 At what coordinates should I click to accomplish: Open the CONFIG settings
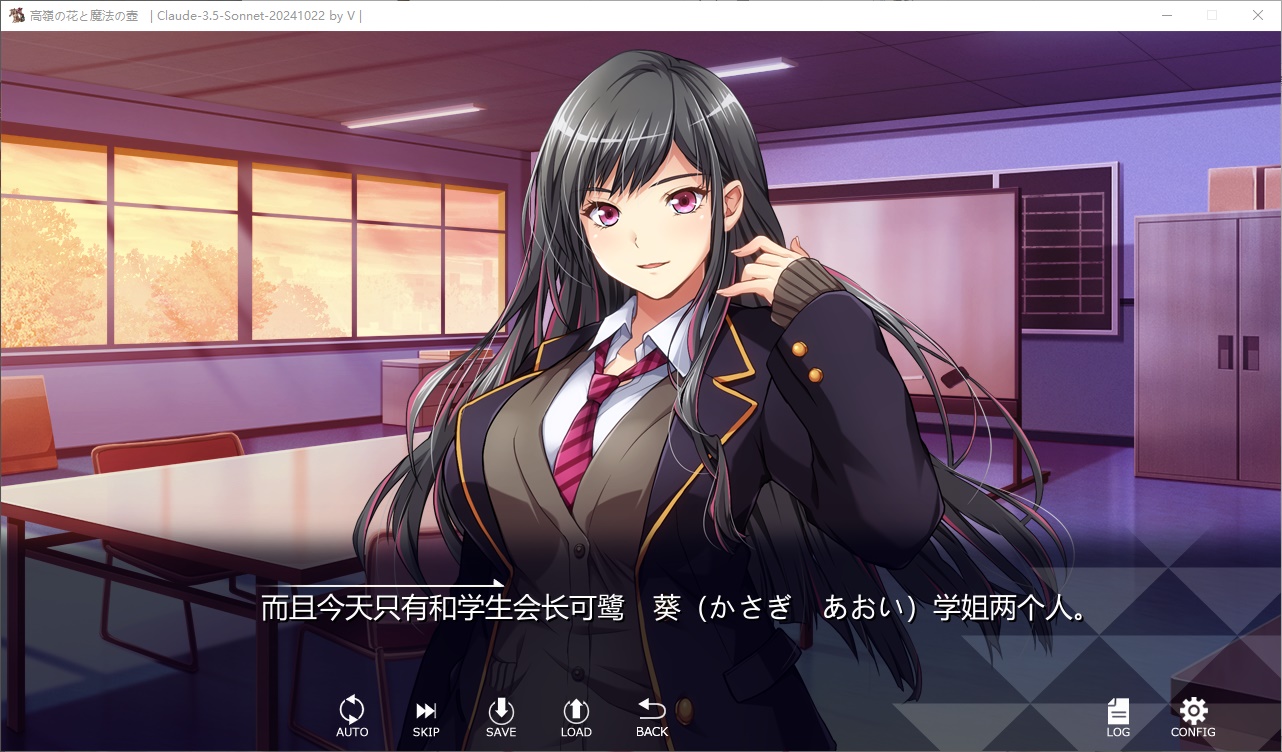pos(1193,717)
